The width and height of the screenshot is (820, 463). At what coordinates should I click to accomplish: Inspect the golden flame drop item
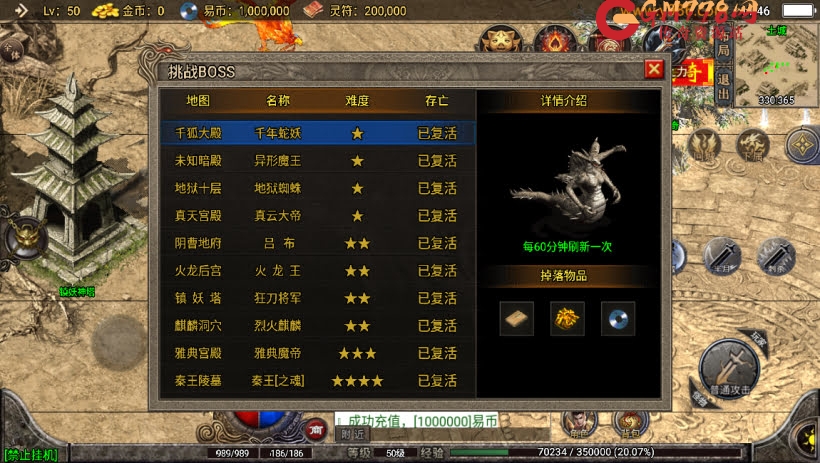(x=568, y=318)
